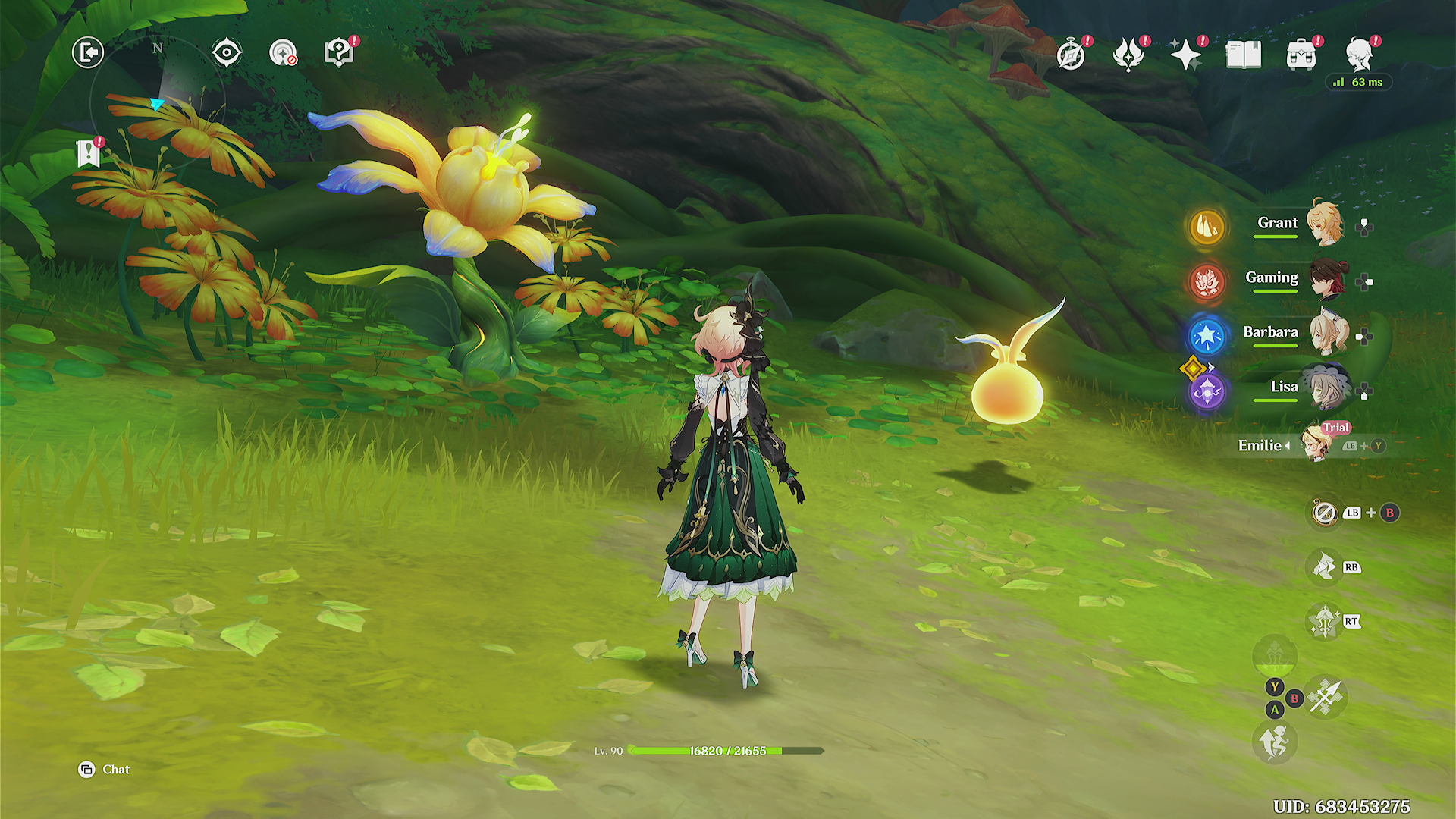Activate the crossed-swords attack button
The image size is (1456, 819).
click(x=1327, y=697)
